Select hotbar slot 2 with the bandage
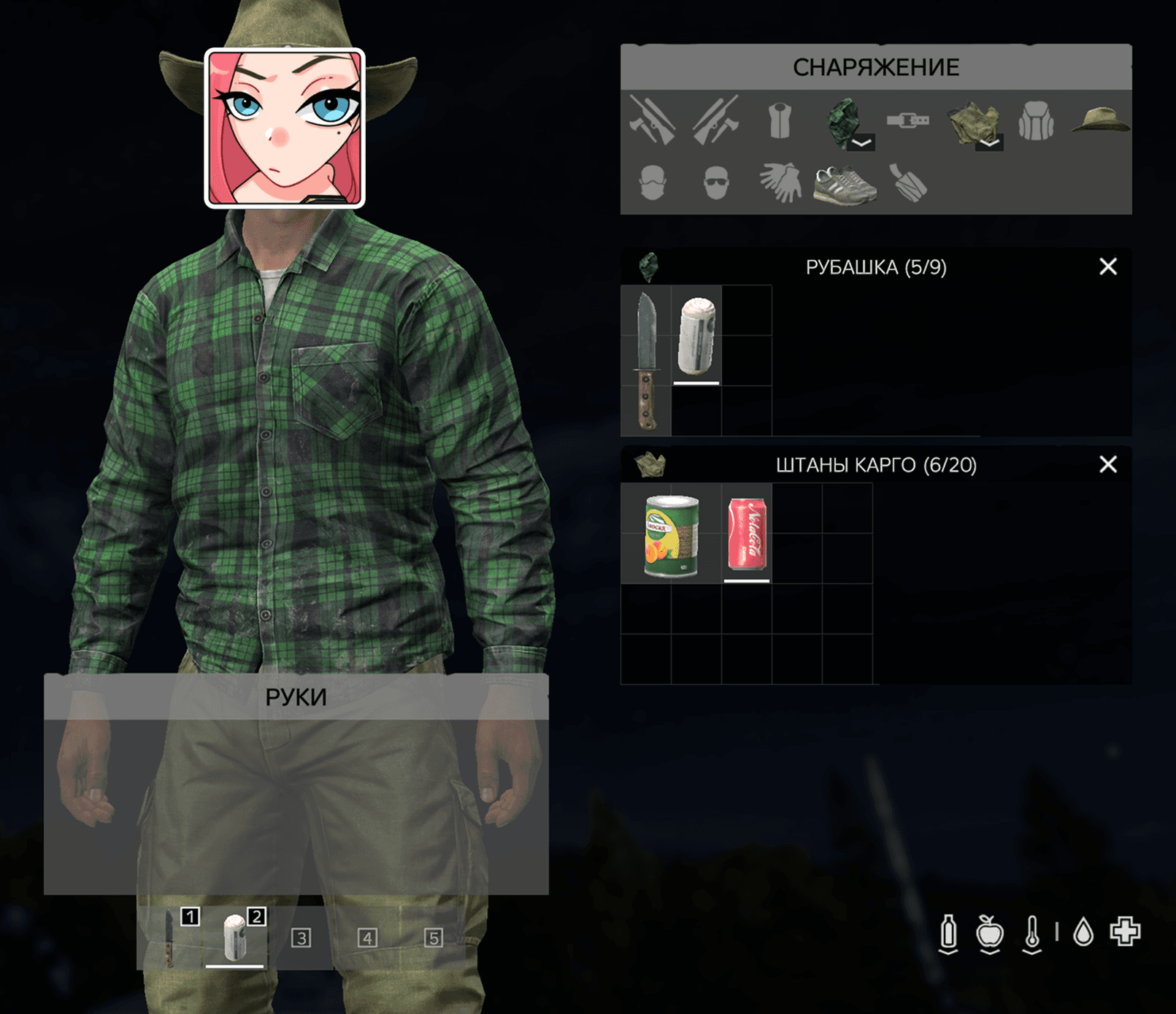Screen dimensions: 1176x1014 235,938
